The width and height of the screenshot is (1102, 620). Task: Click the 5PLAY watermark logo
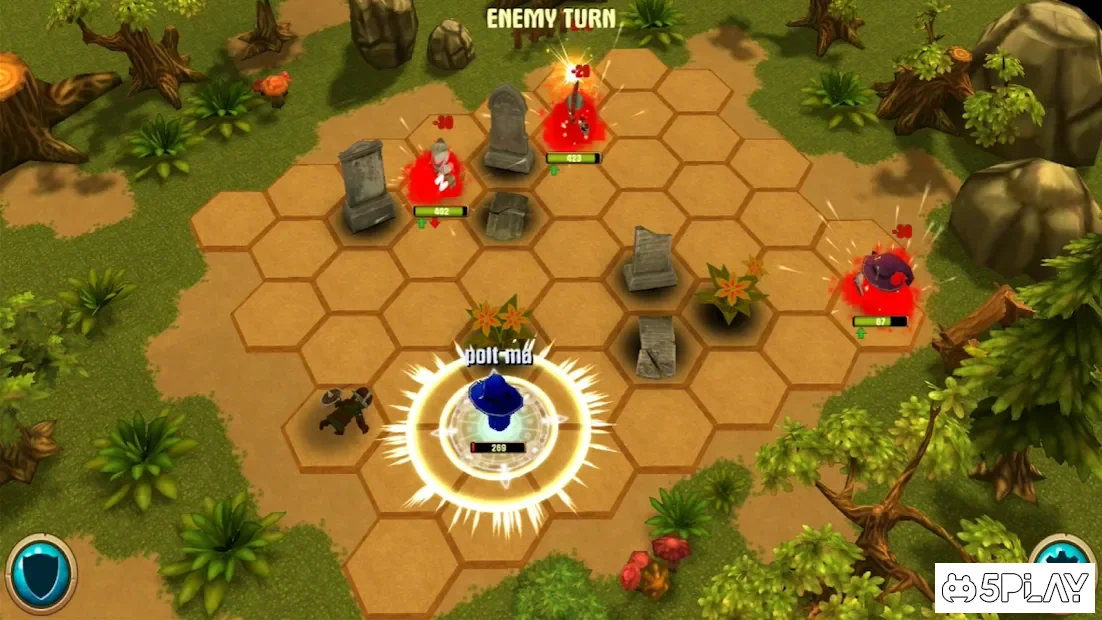pos(1016,588)
